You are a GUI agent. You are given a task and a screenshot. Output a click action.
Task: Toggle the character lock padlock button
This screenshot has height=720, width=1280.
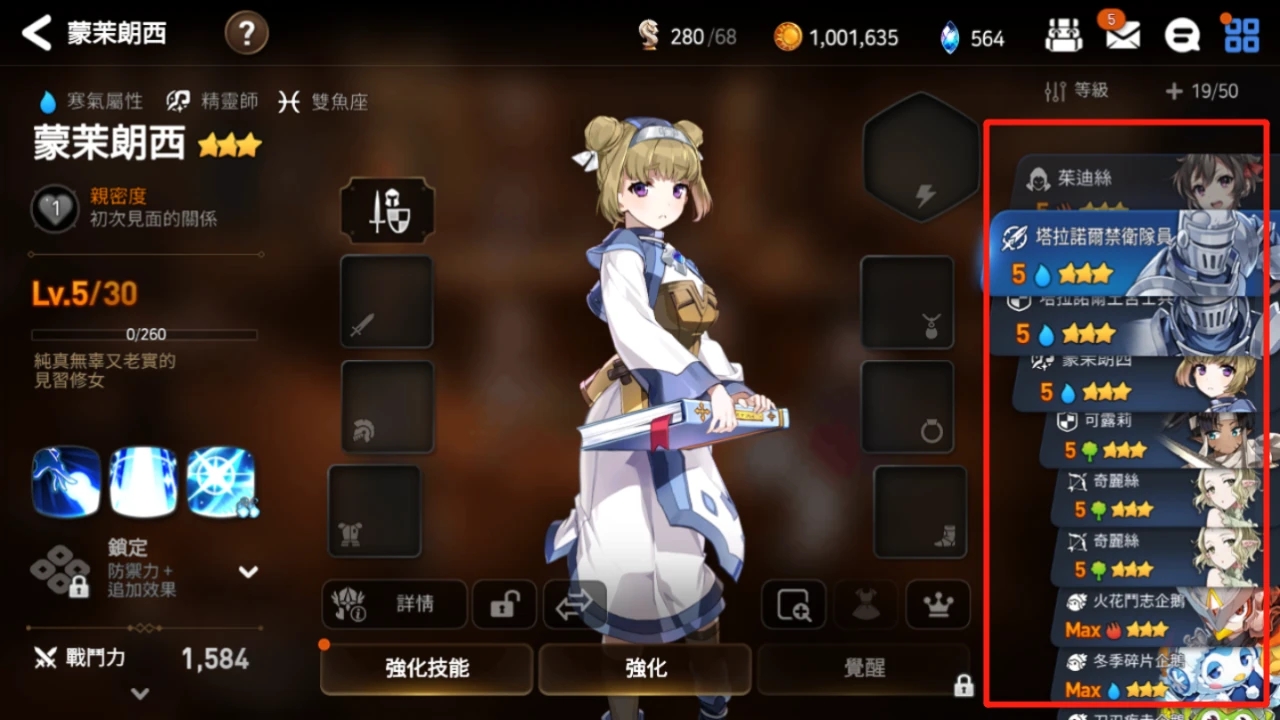coord(503,605)
